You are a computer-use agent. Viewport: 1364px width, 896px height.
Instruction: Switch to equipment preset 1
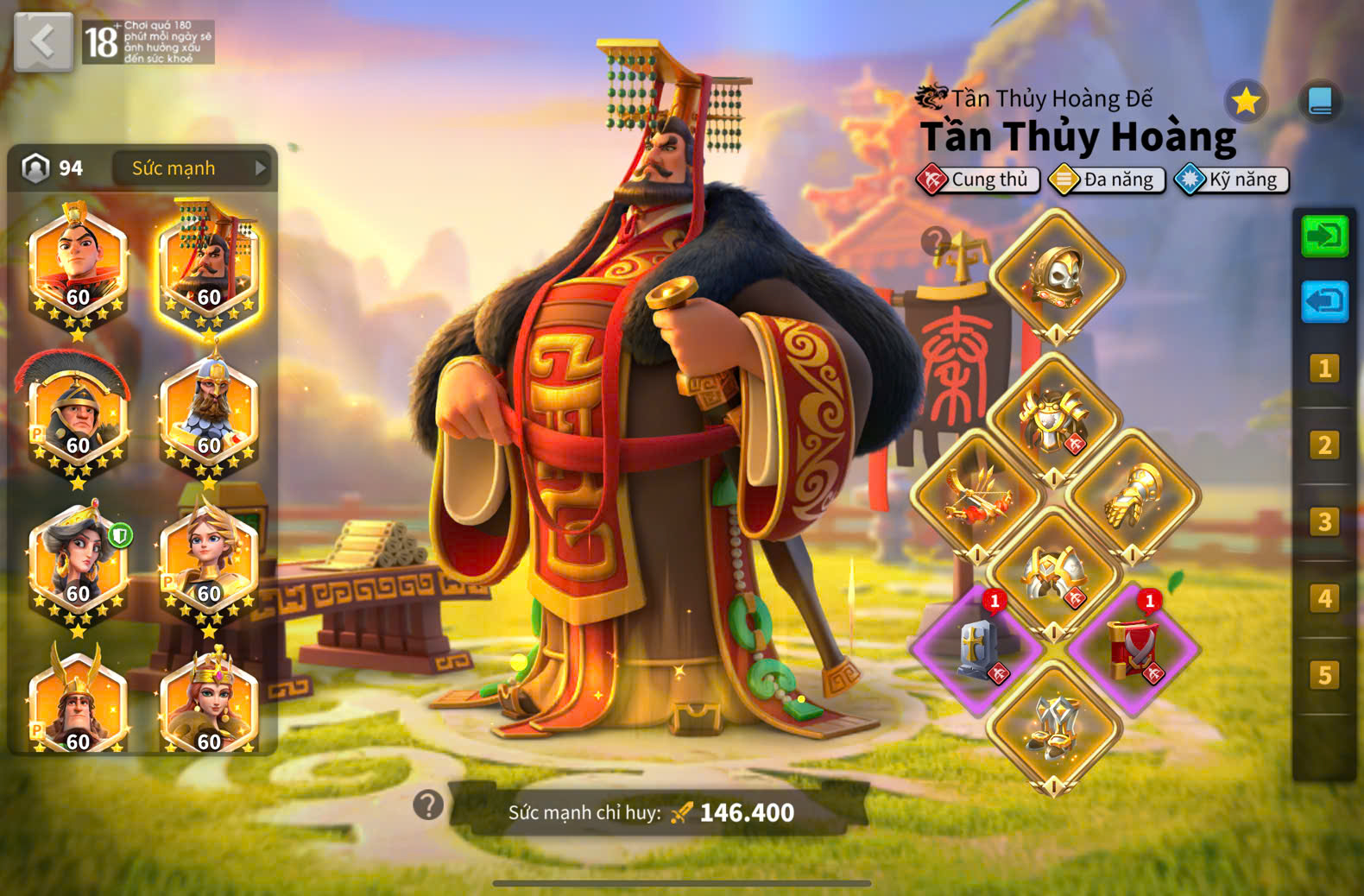(x=1324, y=369)
